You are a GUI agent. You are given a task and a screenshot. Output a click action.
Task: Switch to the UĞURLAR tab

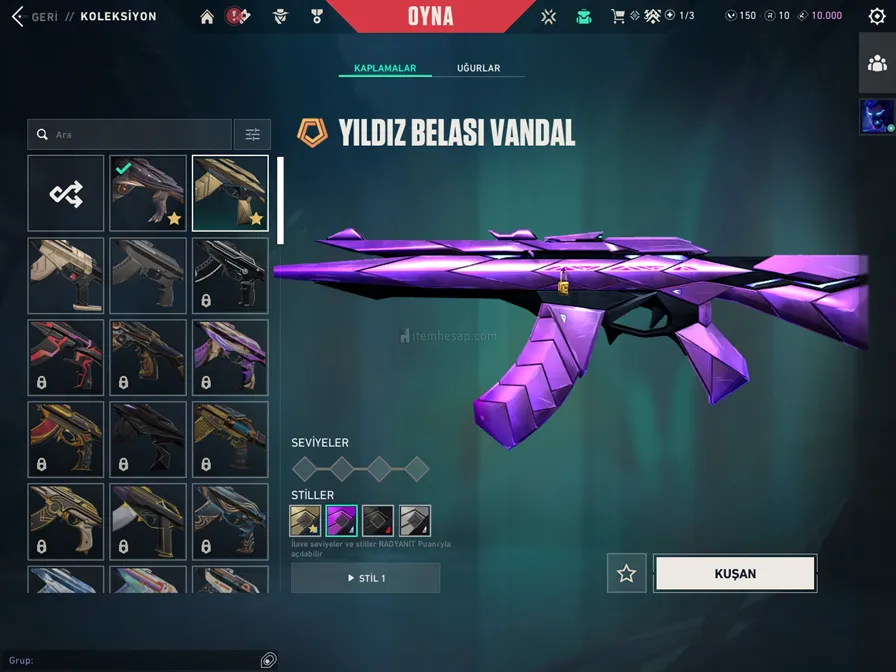pyautogui.click(x=478, y=68)
